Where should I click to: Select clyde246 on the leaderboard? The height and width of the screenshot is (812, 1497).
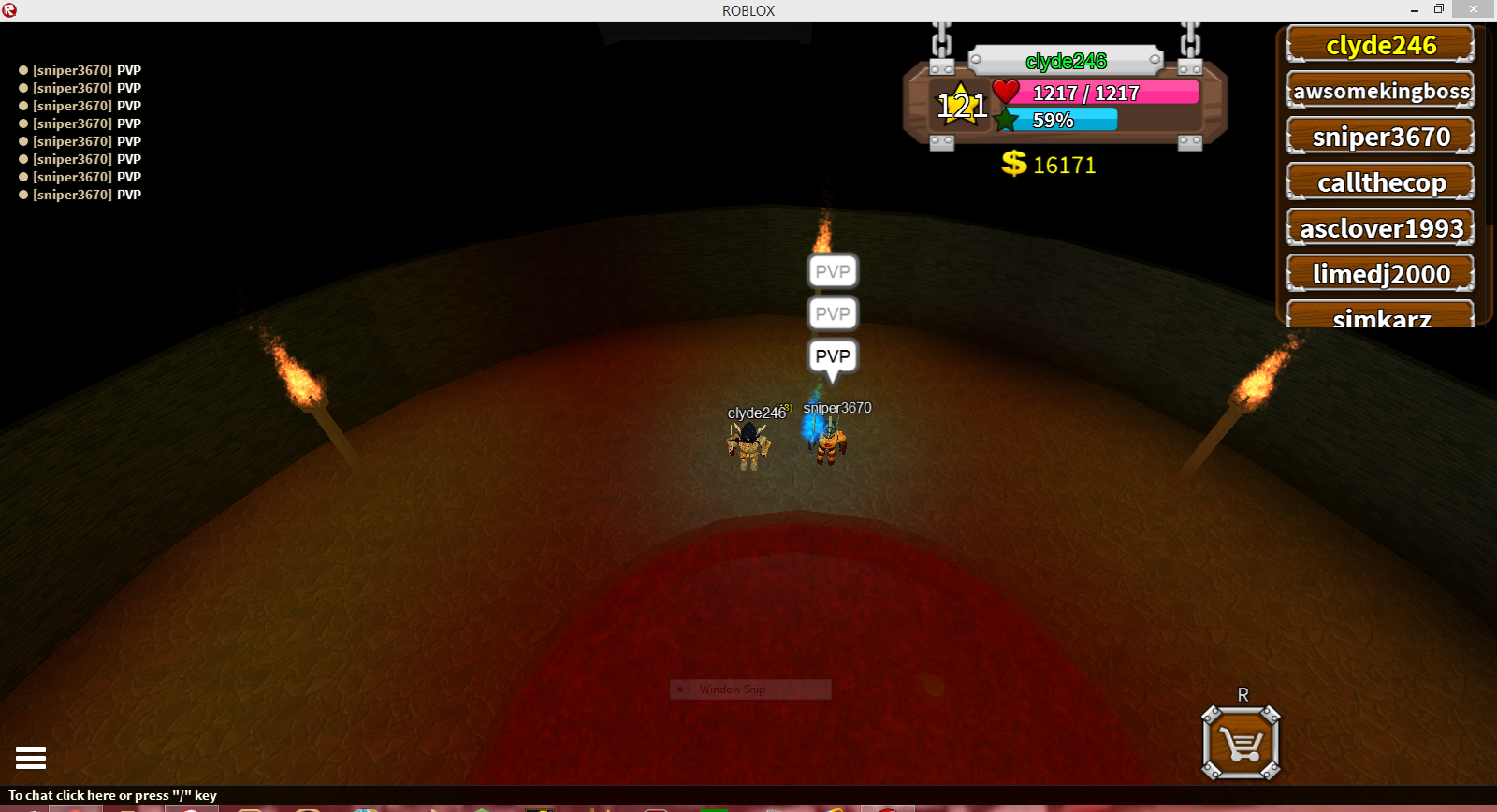(x=1379, y=43)
